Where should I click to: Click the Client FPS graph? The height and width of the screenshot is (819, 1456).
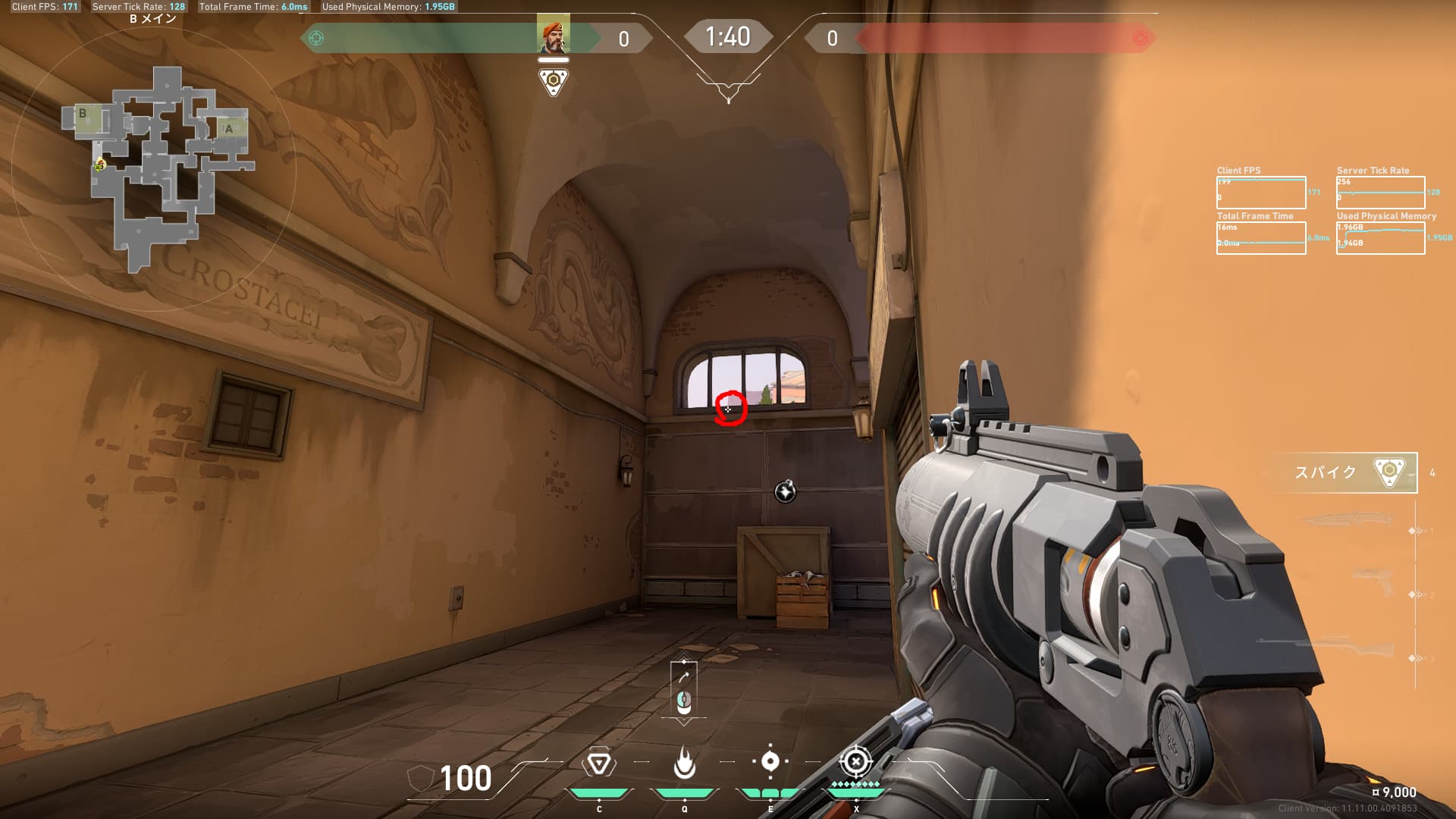[1260, 193]
